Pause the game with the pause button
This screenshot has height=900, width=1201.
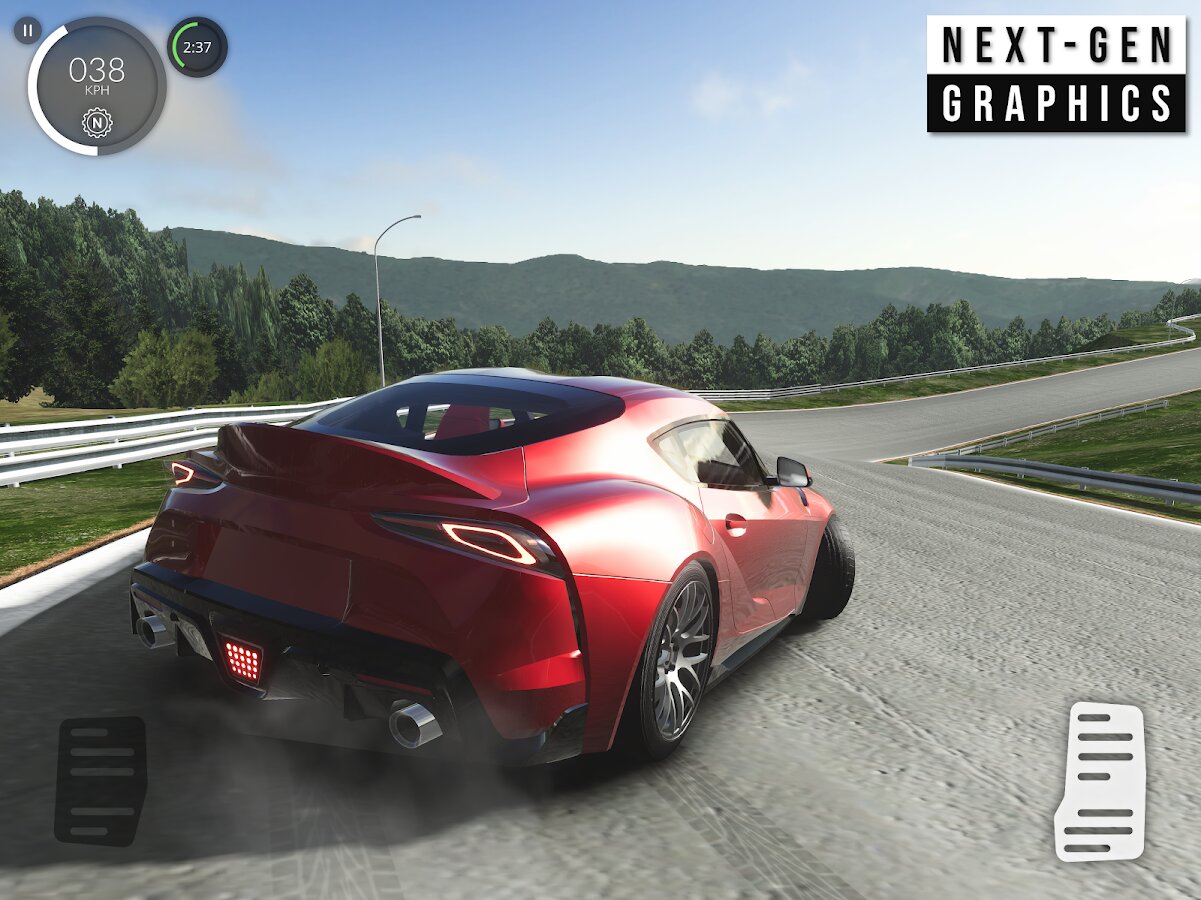tap(28, 30)
